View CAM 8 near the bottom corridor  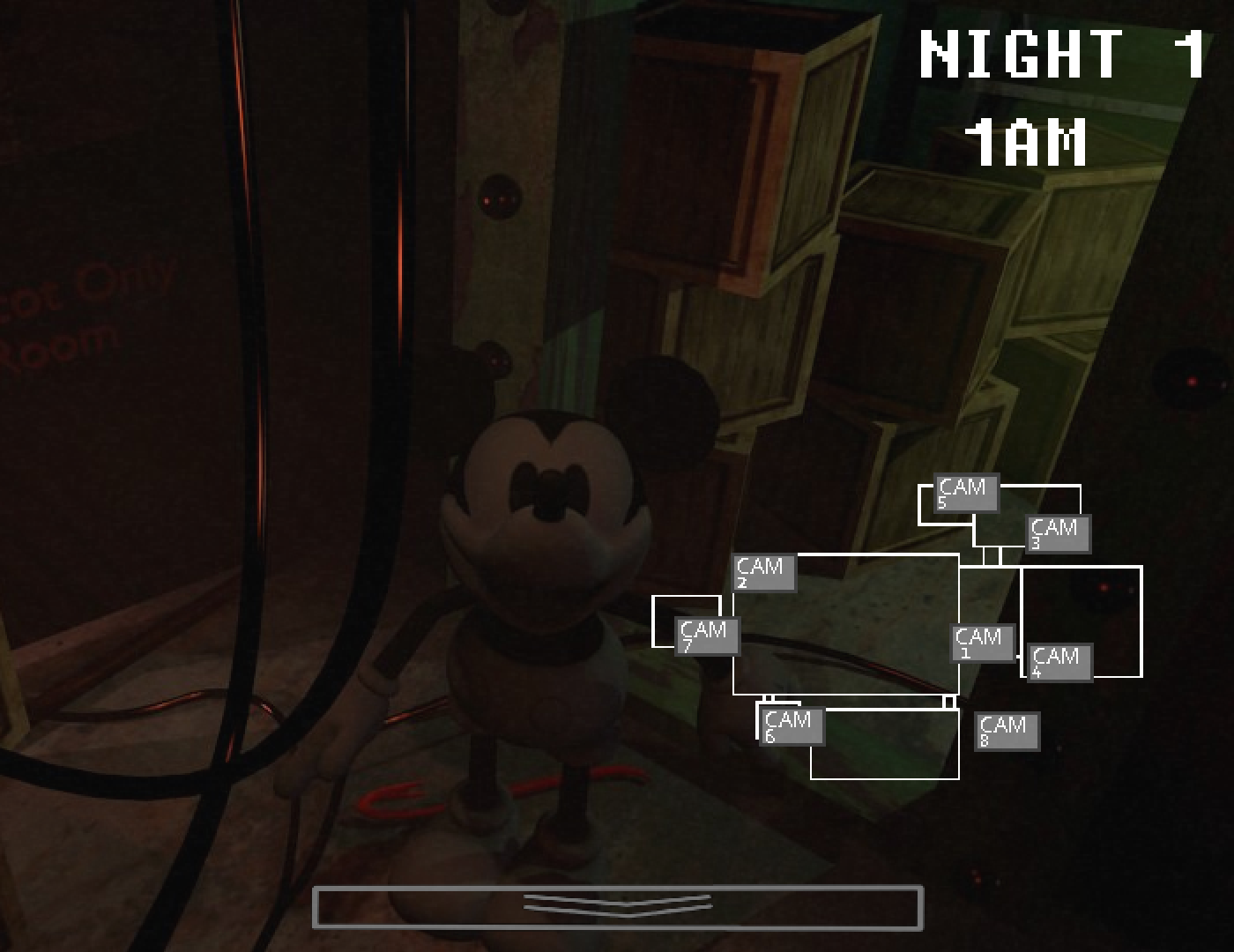click(1006, 730)
